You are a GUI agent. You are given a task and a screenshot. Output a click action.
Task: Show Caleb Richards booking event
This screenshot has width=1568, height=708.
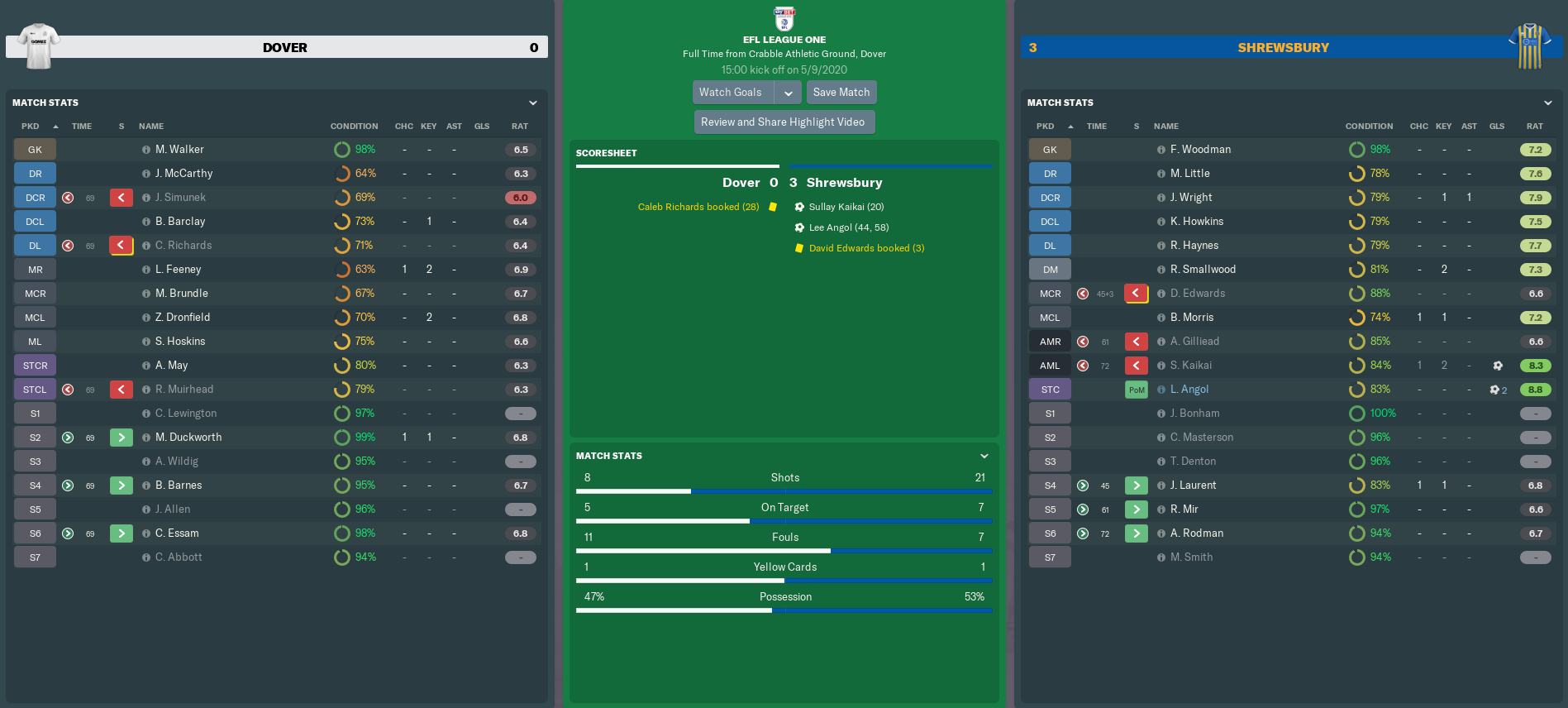click(x=698, y=207)
